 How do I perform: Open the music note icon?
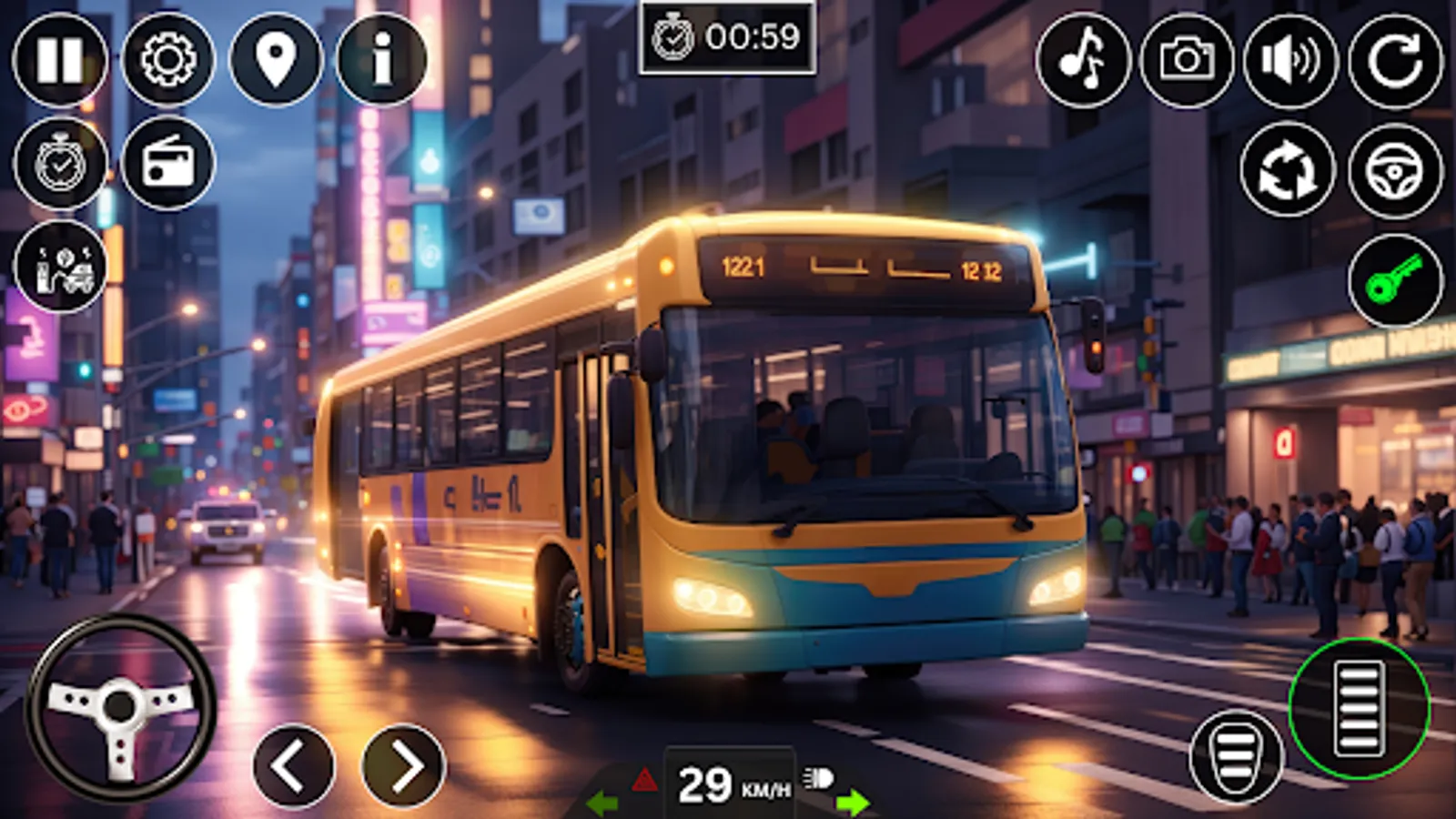click(x=1082, y=62)
